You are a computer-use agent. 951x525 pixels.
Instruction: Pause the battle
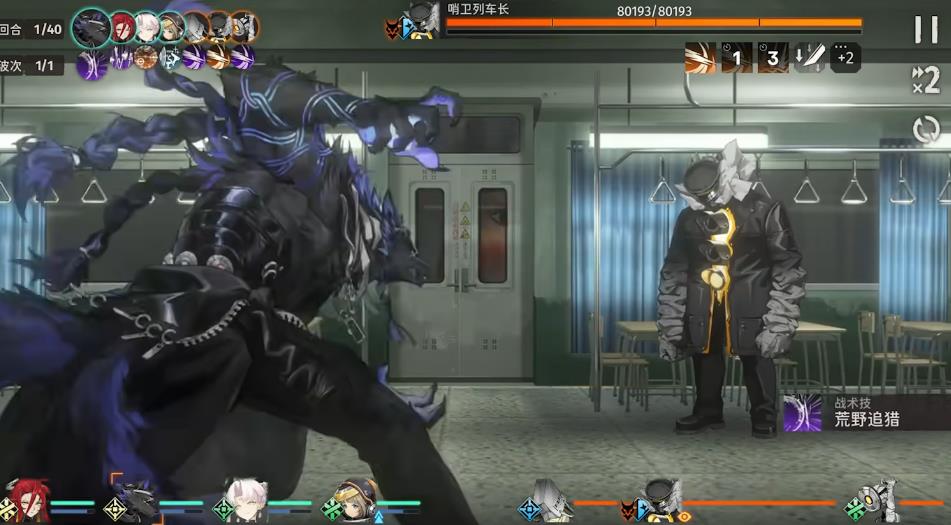tap(926, 29)
